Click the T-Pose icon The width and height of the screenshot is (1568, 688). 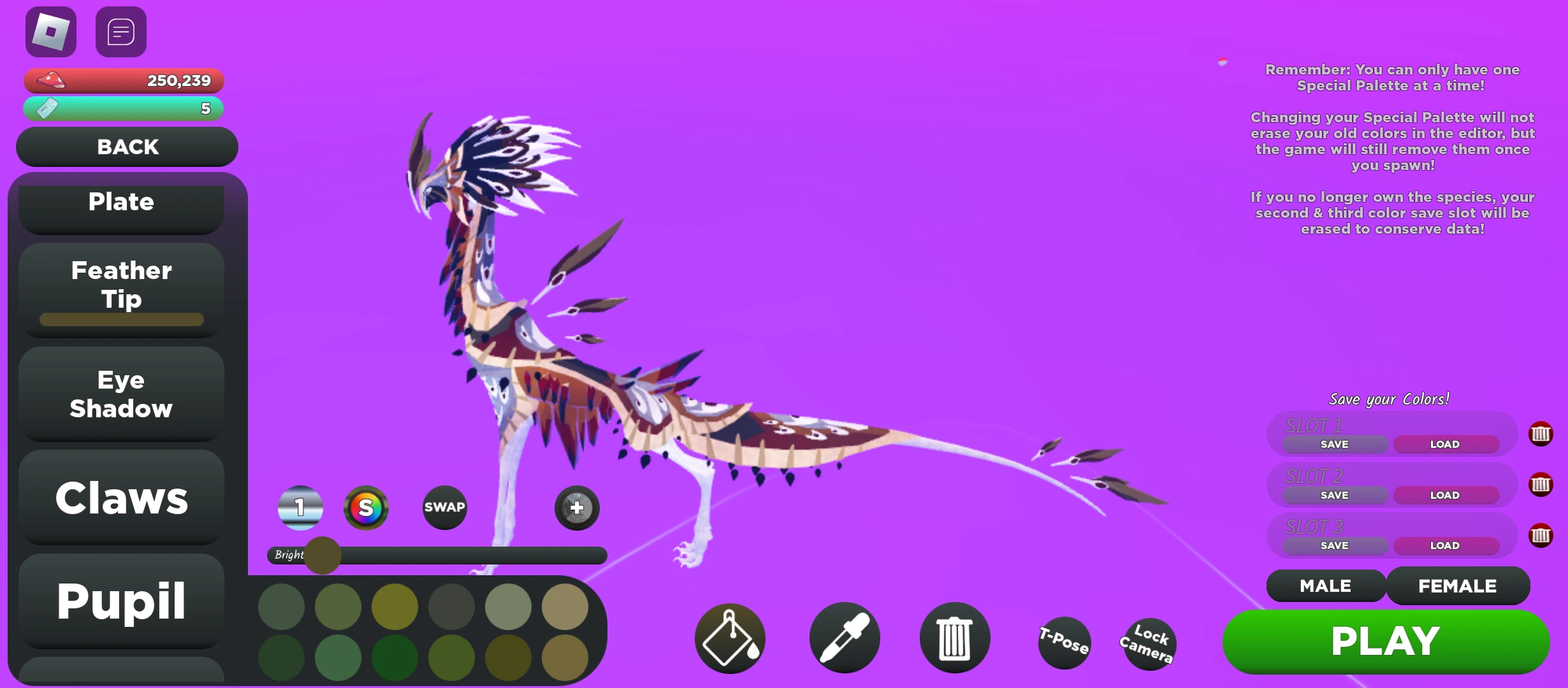[1064, 643]
